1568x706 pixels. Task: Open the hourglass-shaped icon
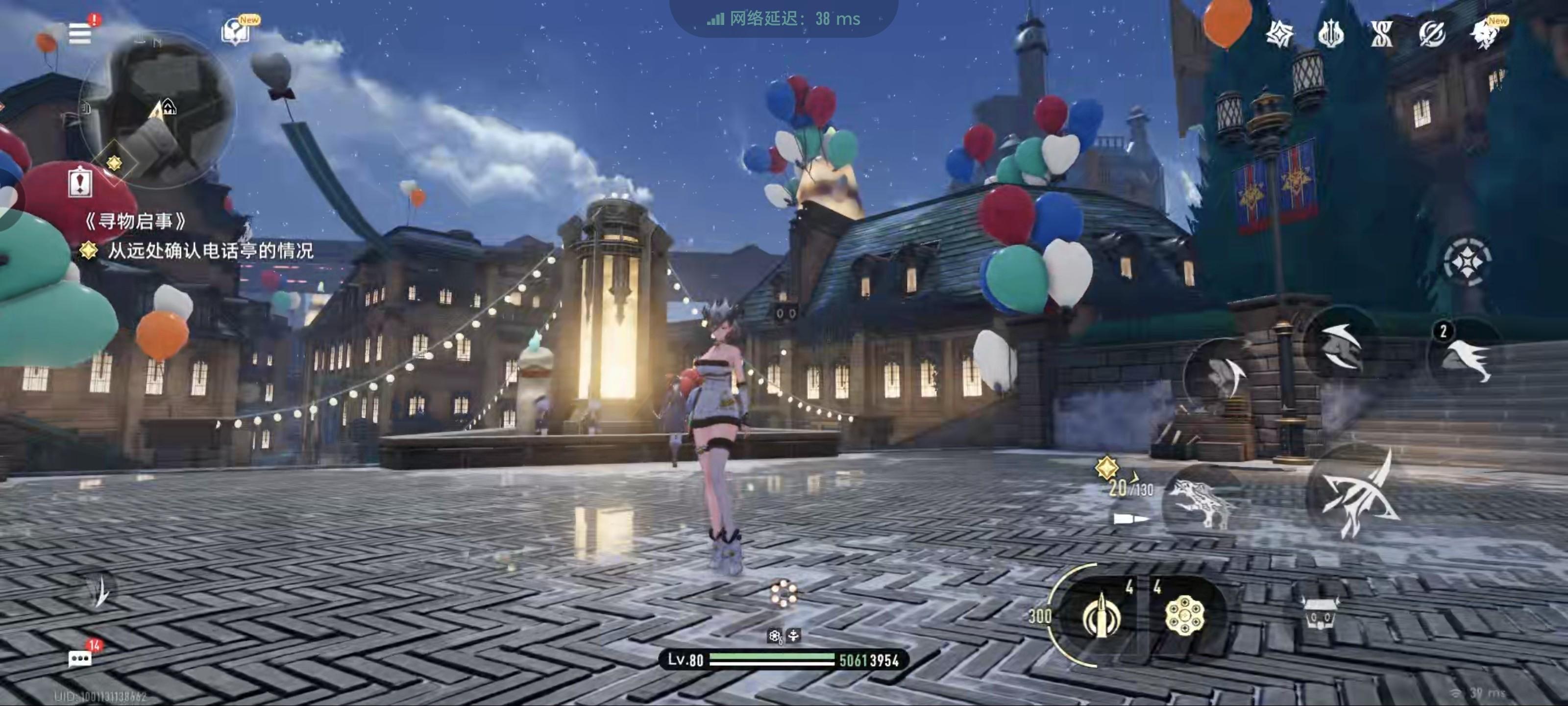1381,34
